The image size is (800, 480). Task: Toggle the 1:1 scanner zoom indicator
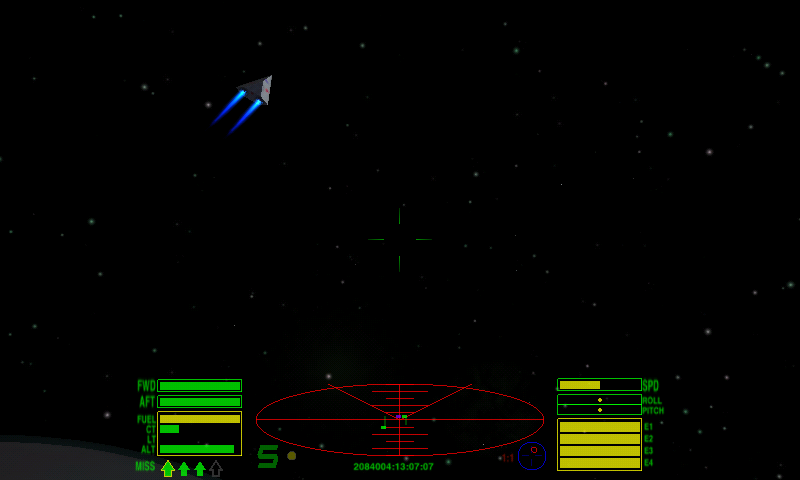click(508, 458)
